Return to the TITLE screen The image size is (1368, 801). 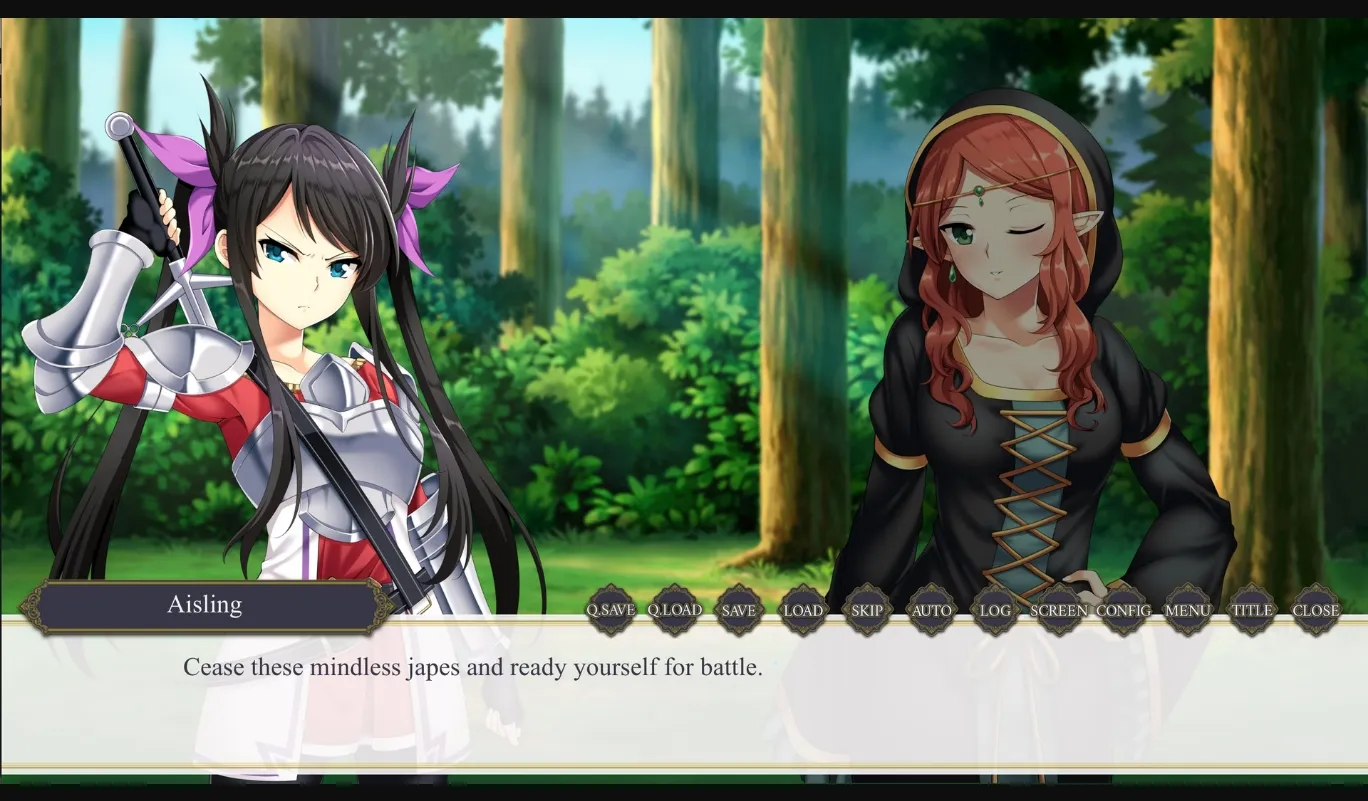1252,609
